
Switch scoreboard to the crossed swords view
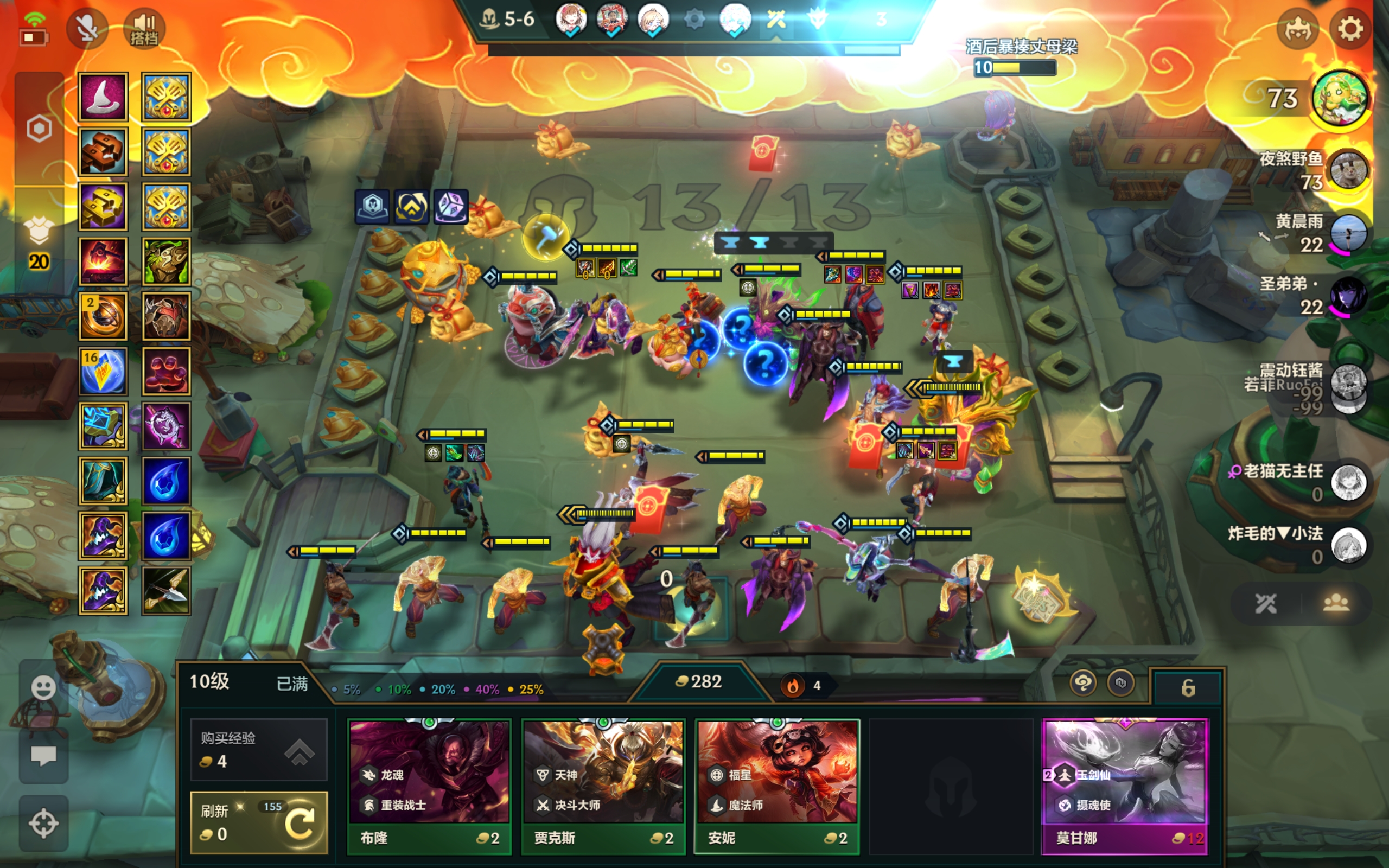1266,603
